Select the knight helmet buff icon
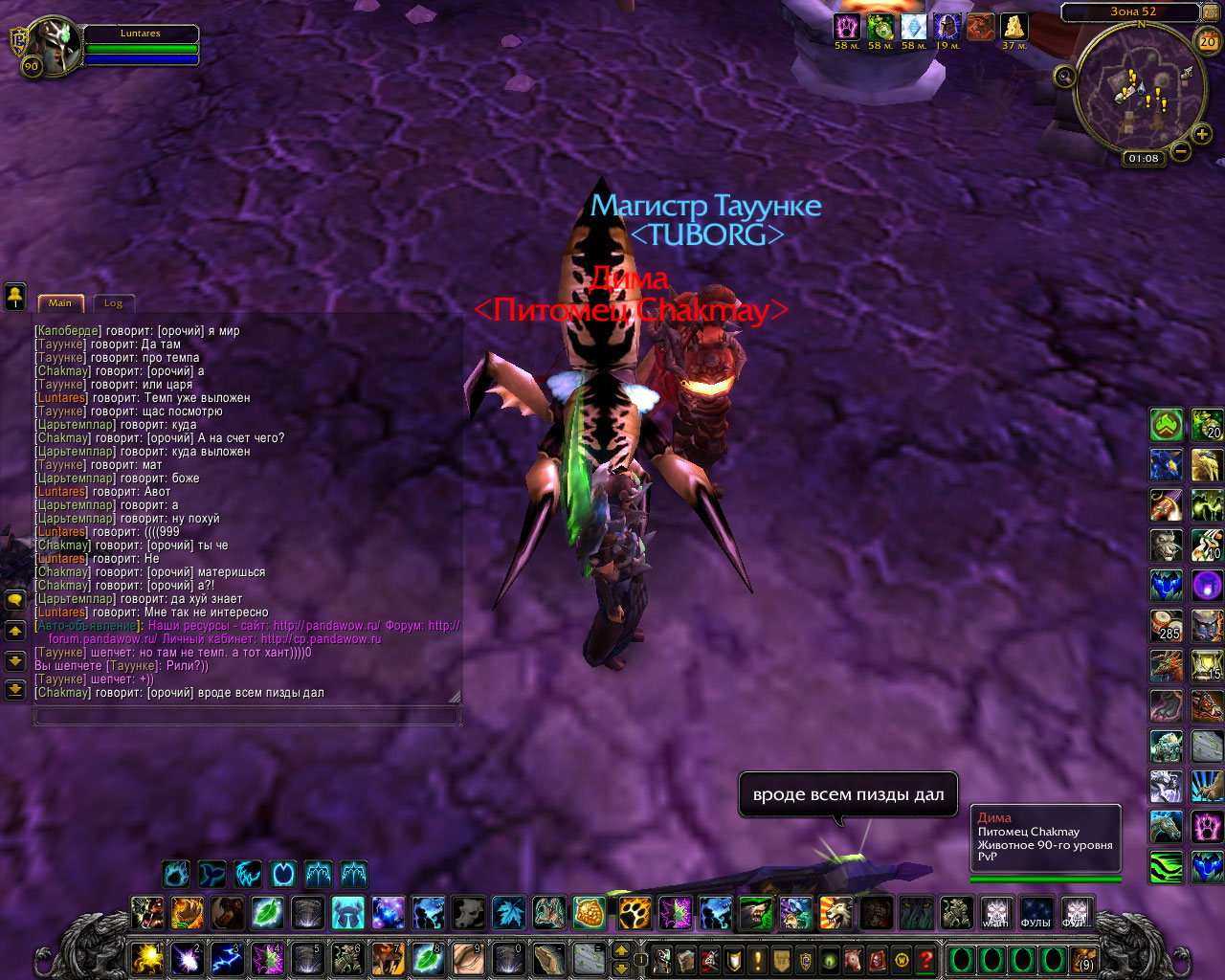This screenshot has height=980, width=1225. pyautogui.click(x=947, y=27)
